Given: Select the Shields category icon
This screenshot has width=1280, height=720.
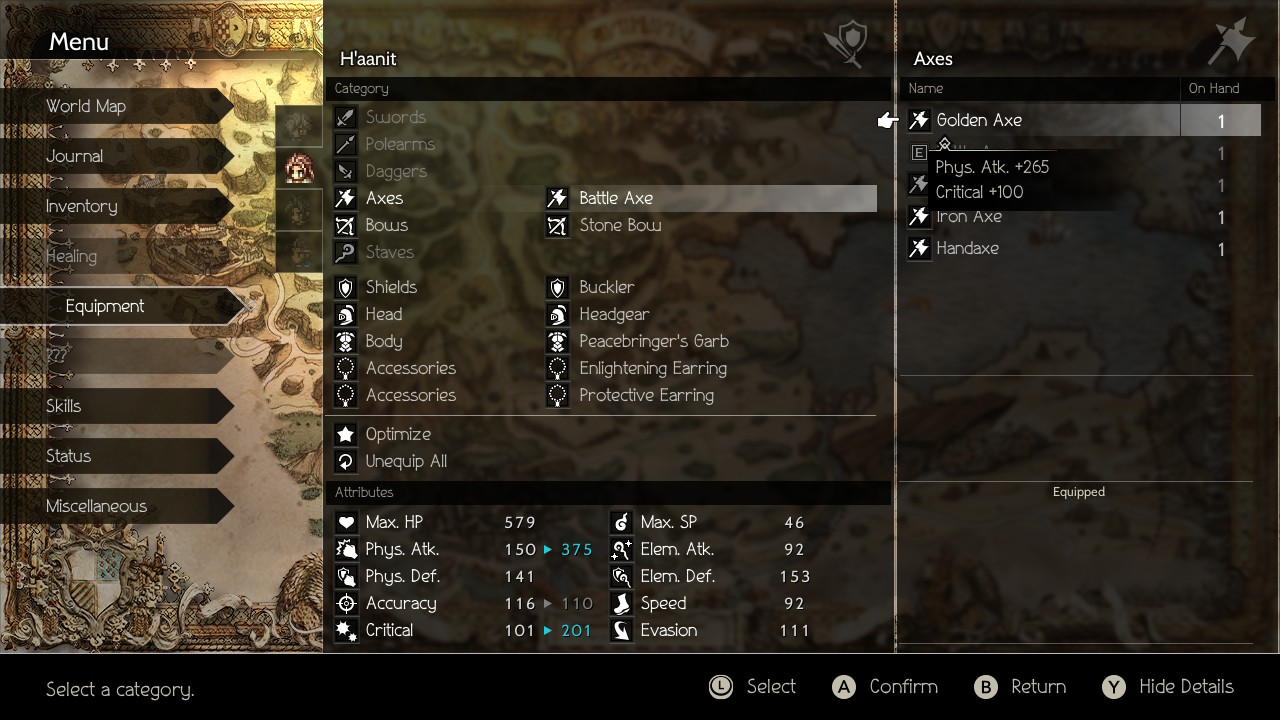Looking at the screenshot, I should 345,287.
